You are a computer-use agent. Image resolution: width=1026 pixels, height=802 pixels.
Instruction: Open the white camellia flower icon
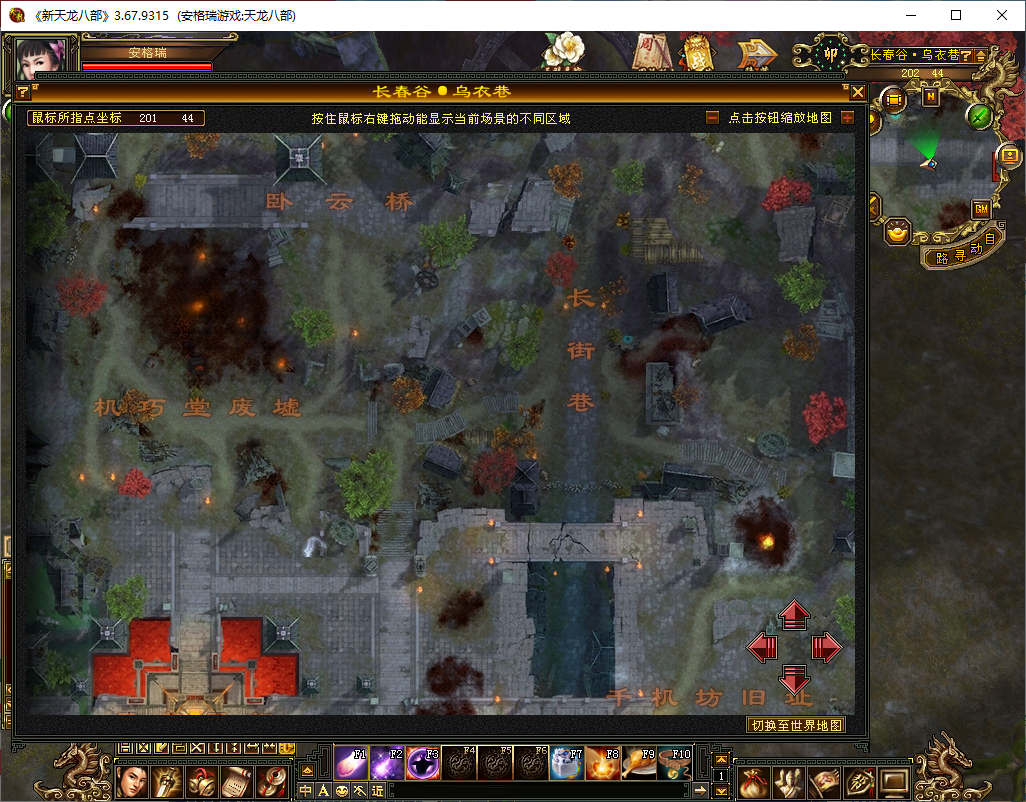pyautogui.click(x=565, y=52)
